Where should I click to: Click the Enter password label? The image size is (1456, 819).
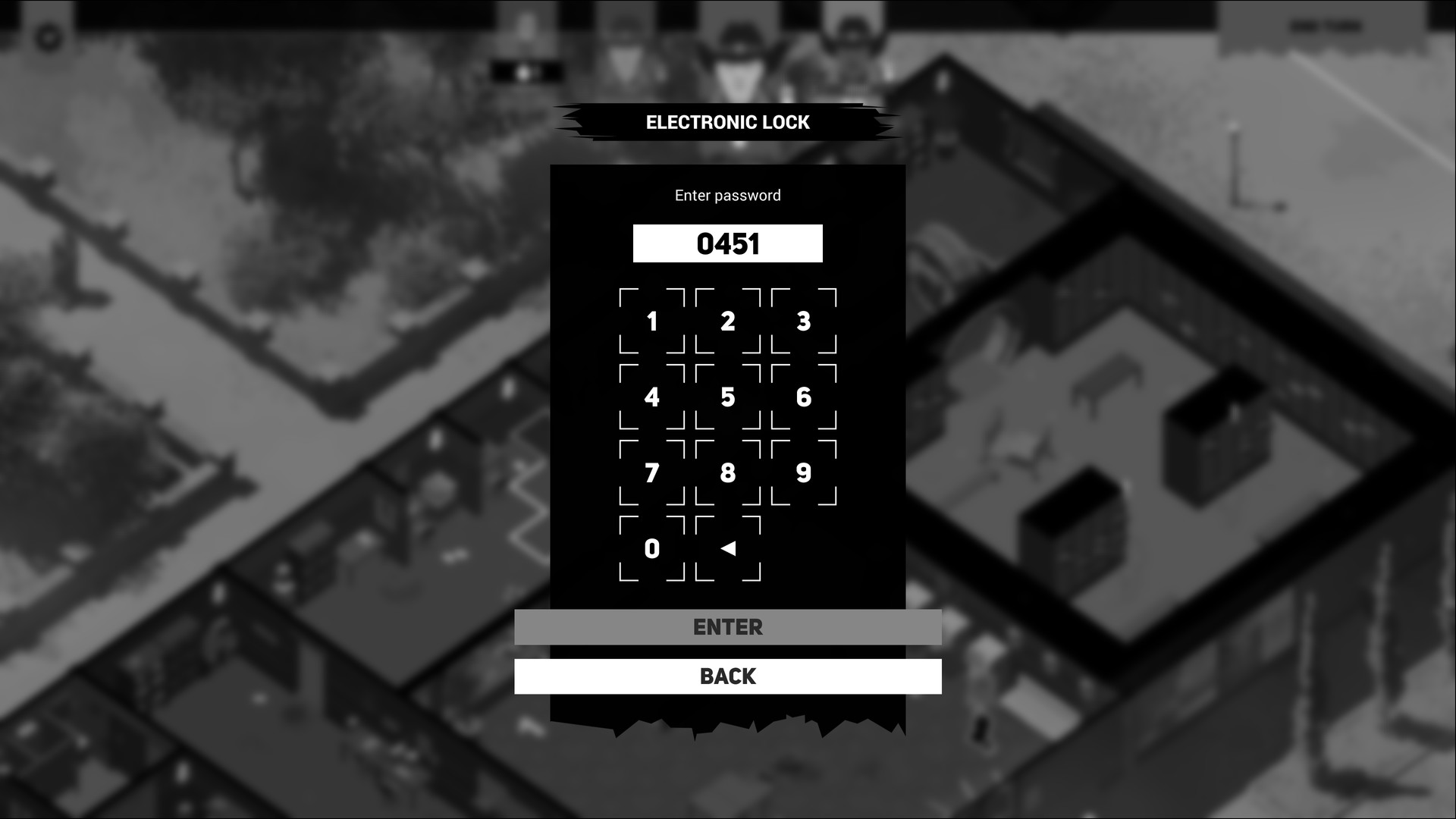727,195
